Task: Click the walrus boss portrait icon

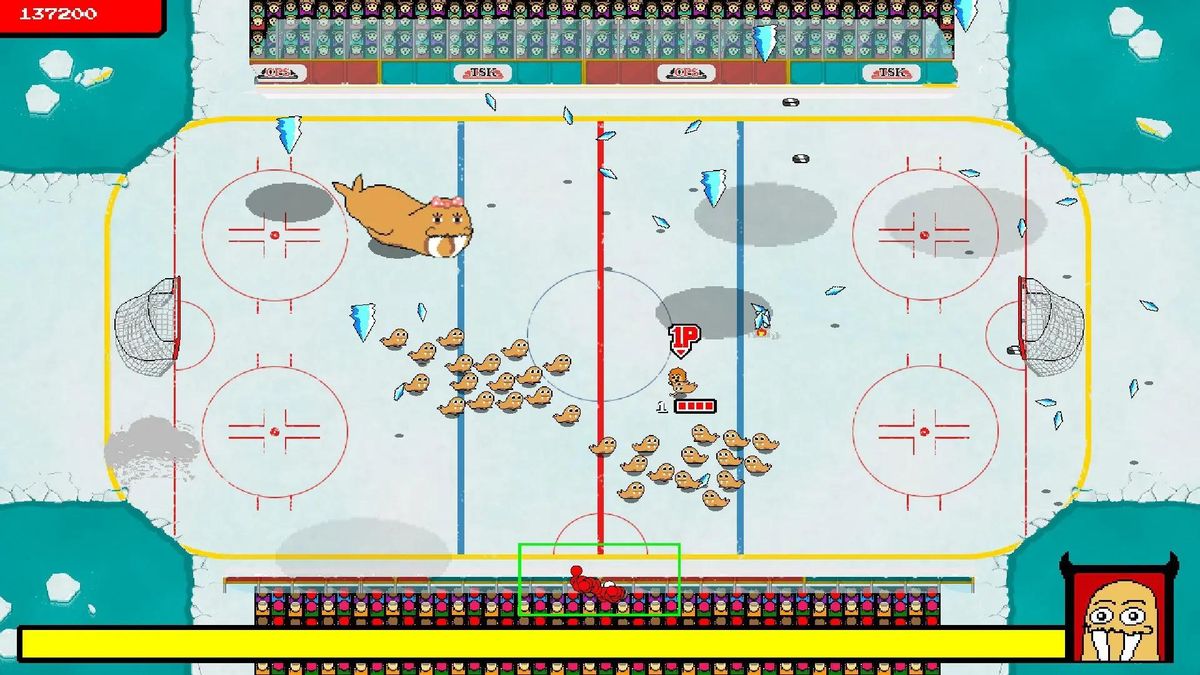Action: point(1121,613)
